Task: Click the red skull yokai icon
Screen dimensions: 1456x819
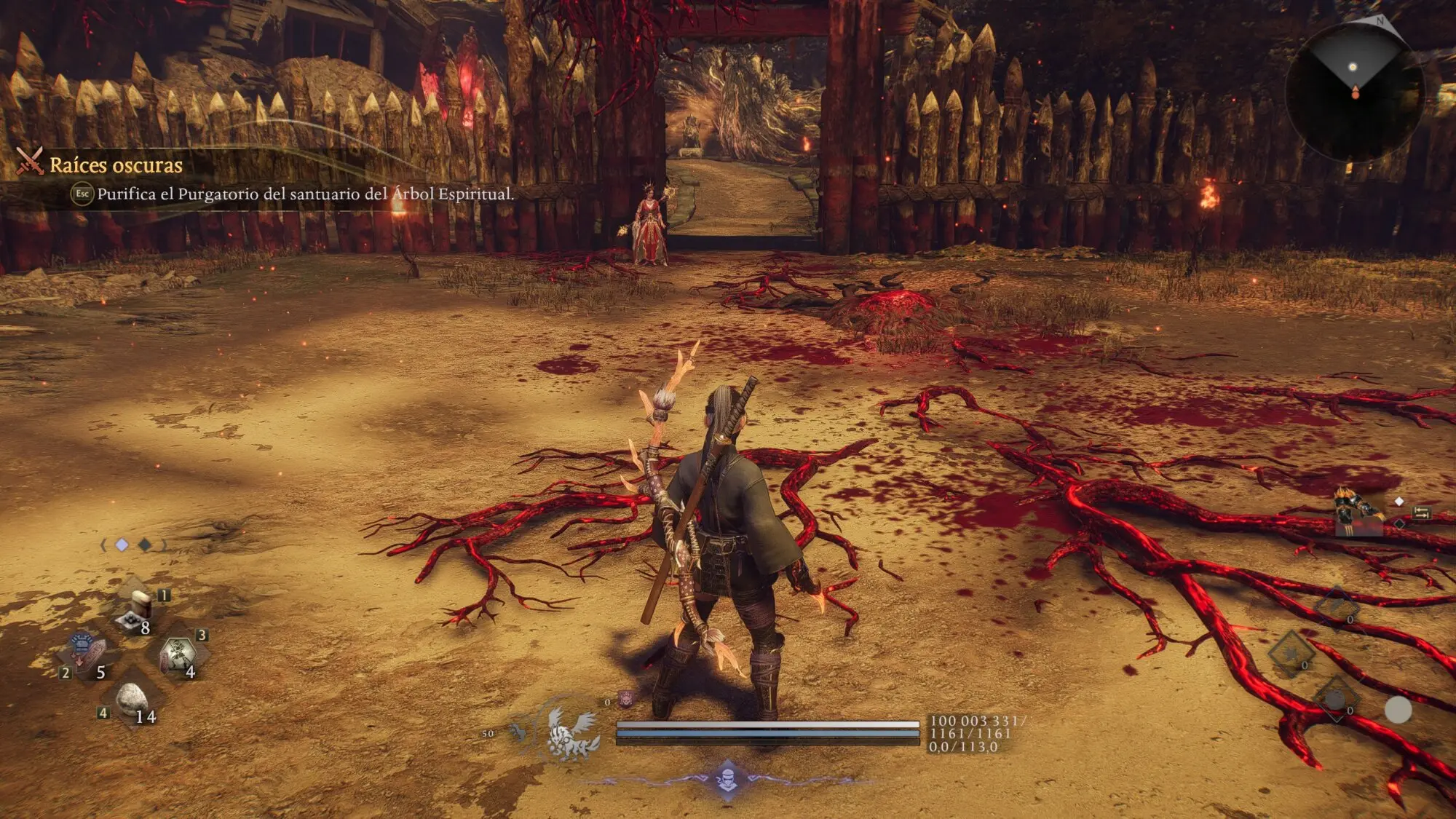Action: (625, 700)
